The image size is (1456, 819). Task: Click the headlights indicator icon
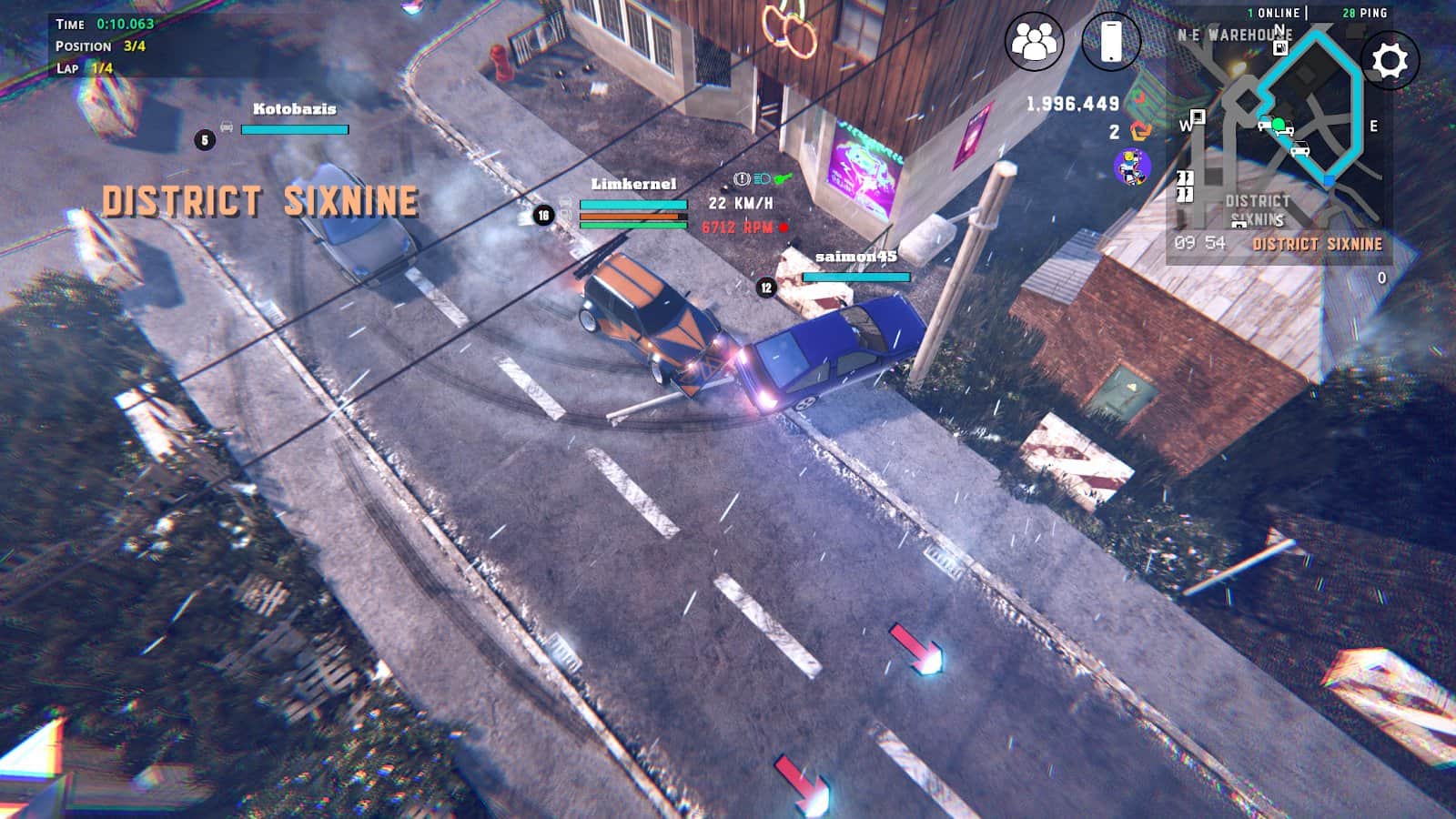tap(763, 178)
